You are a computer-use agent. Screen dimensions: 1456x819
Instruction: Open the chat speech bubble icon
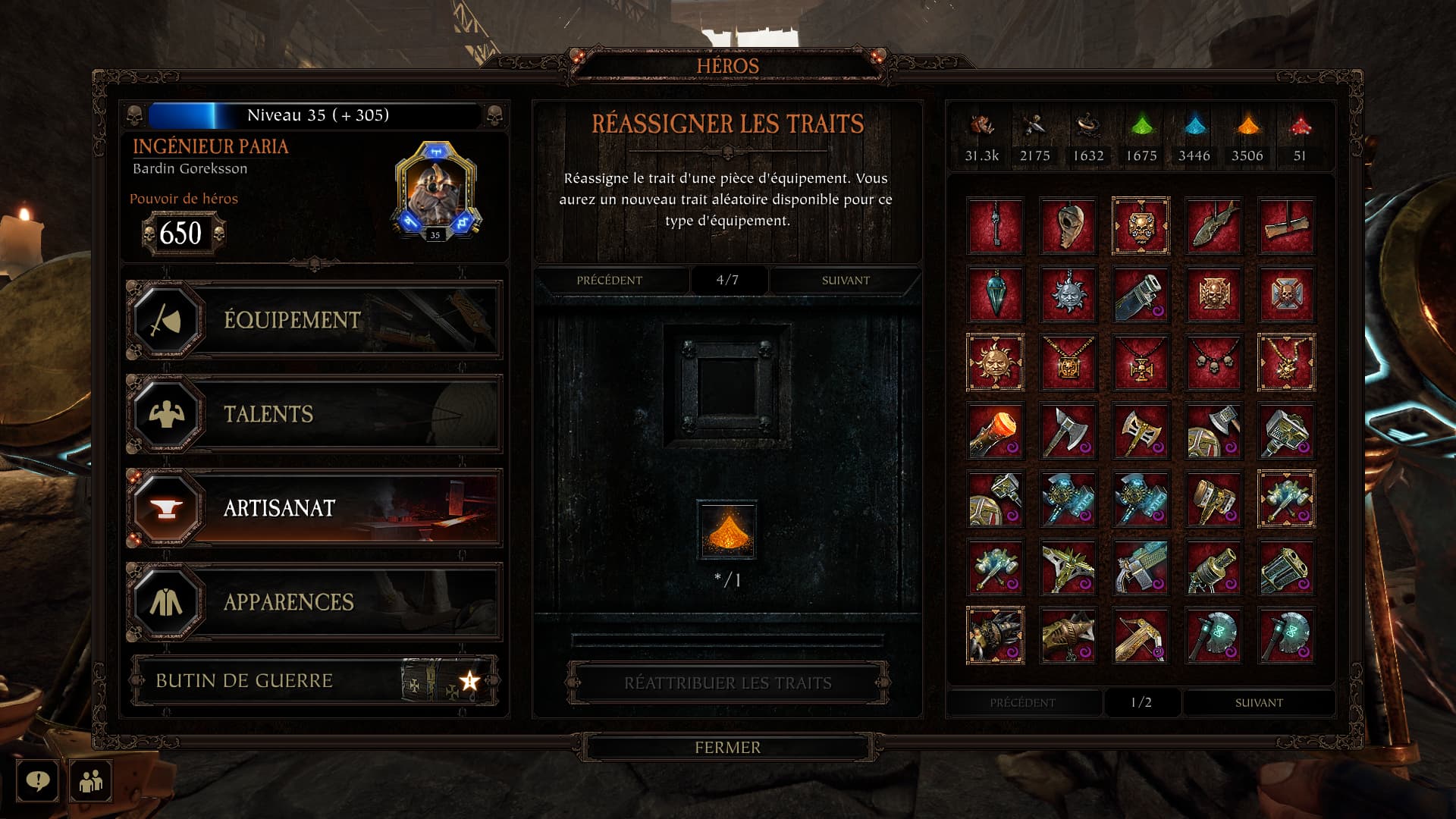click(x=37, y=780)
